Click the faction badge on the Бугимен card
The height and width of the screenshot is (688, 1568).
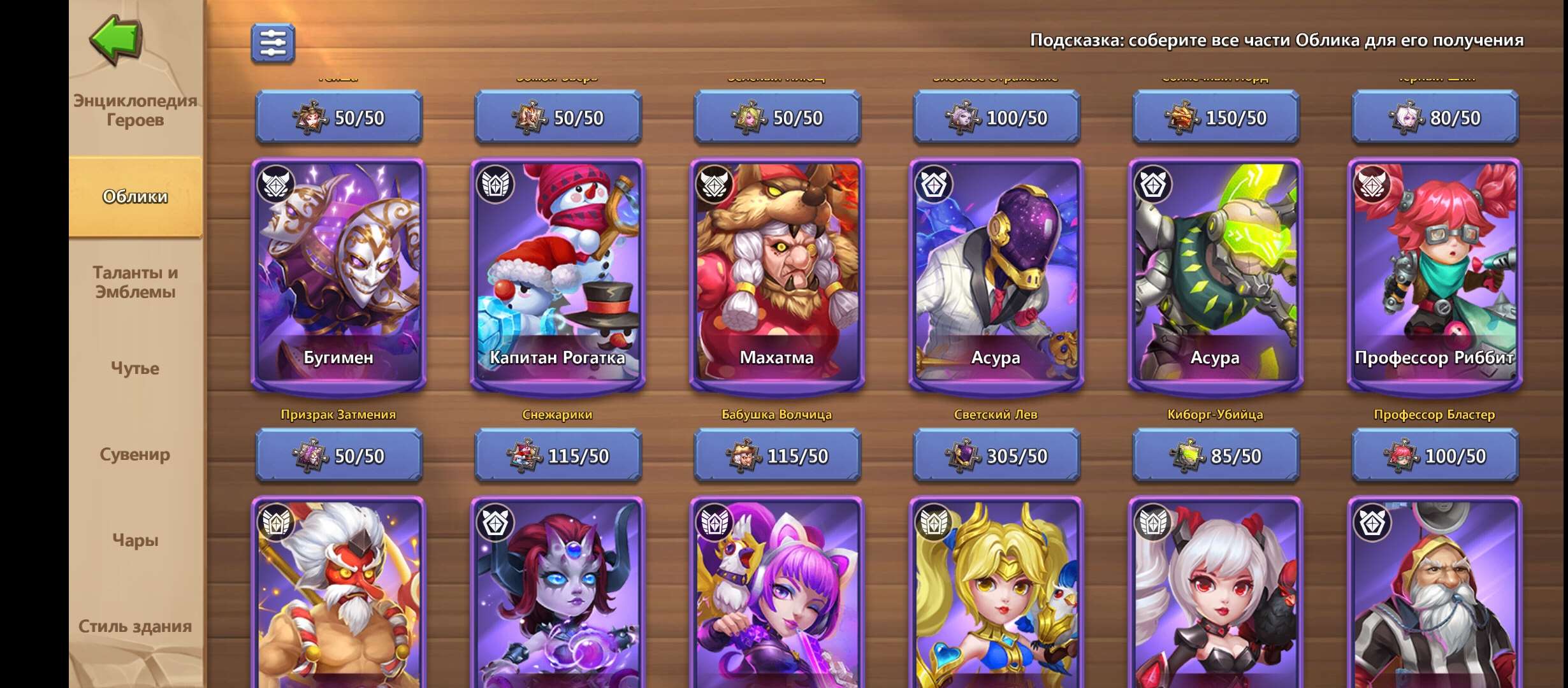click(275, 184)
